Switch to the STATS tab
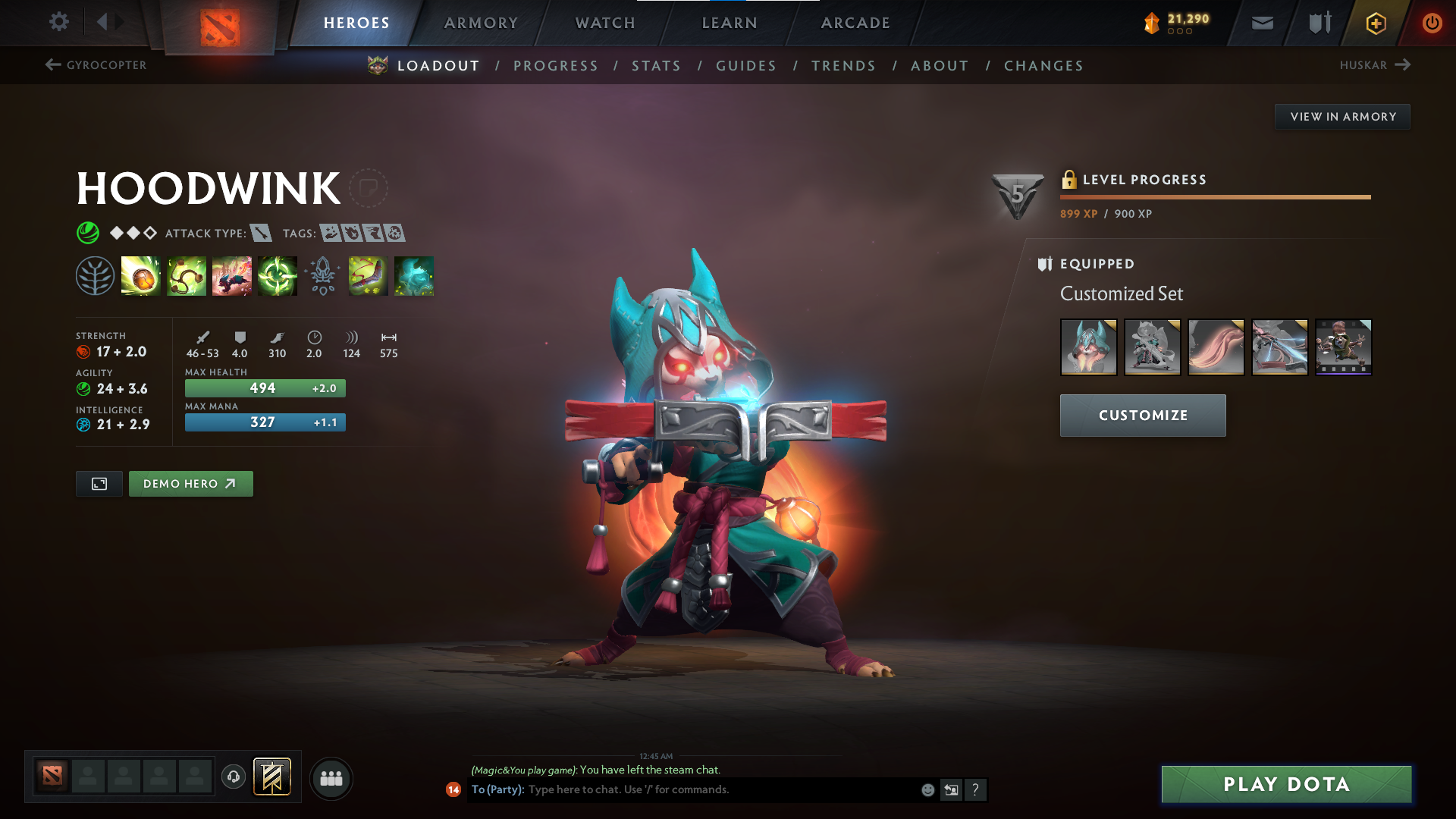 (x=657, y=66)
